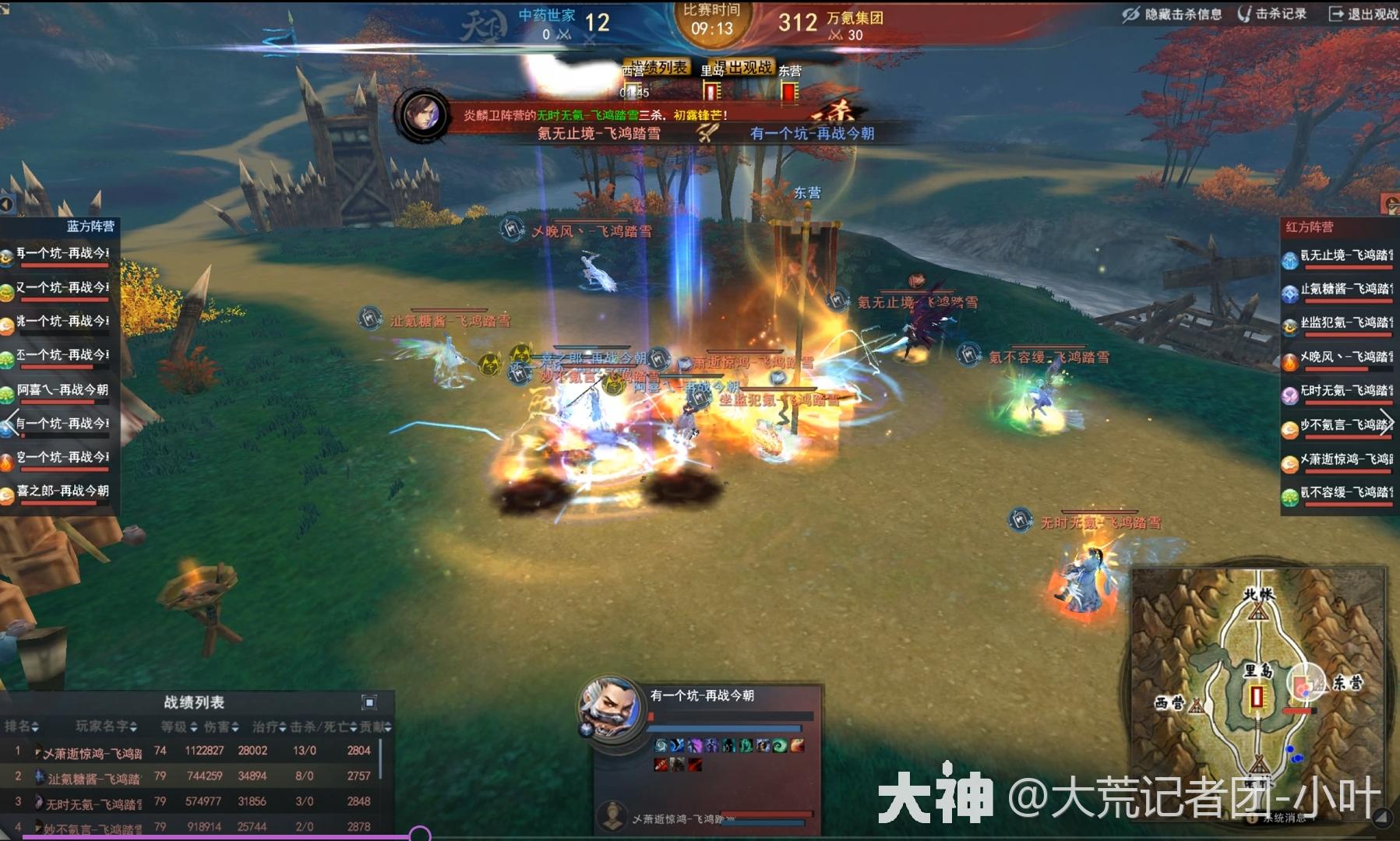The width and height of the screenshot is (1400, 841).
Task: Click the battlefield minimap
Action: (x=1256, y=689)
